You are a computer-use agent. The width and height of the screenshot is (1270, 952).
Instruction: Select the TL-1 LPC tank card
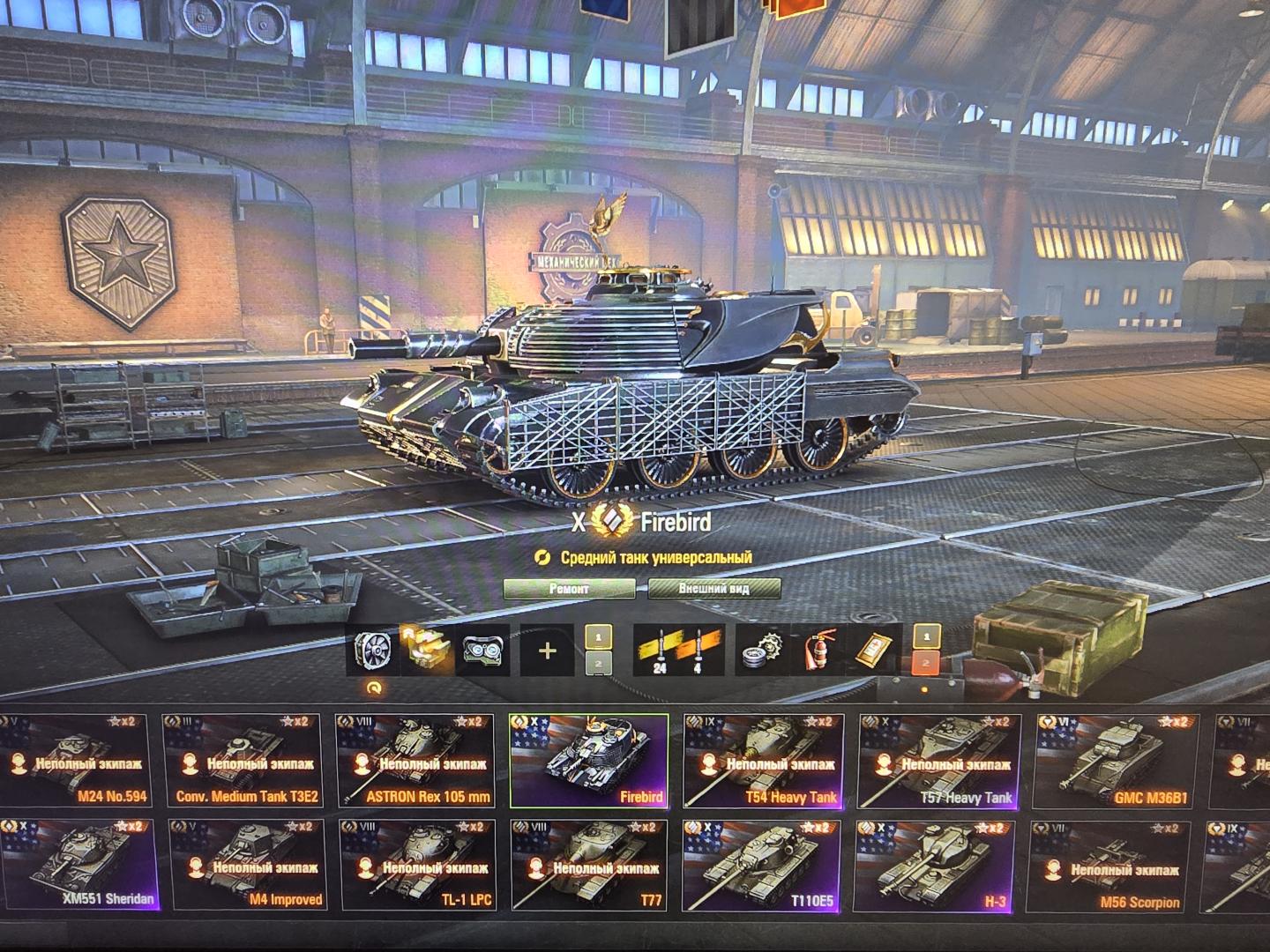click(419, 866)
